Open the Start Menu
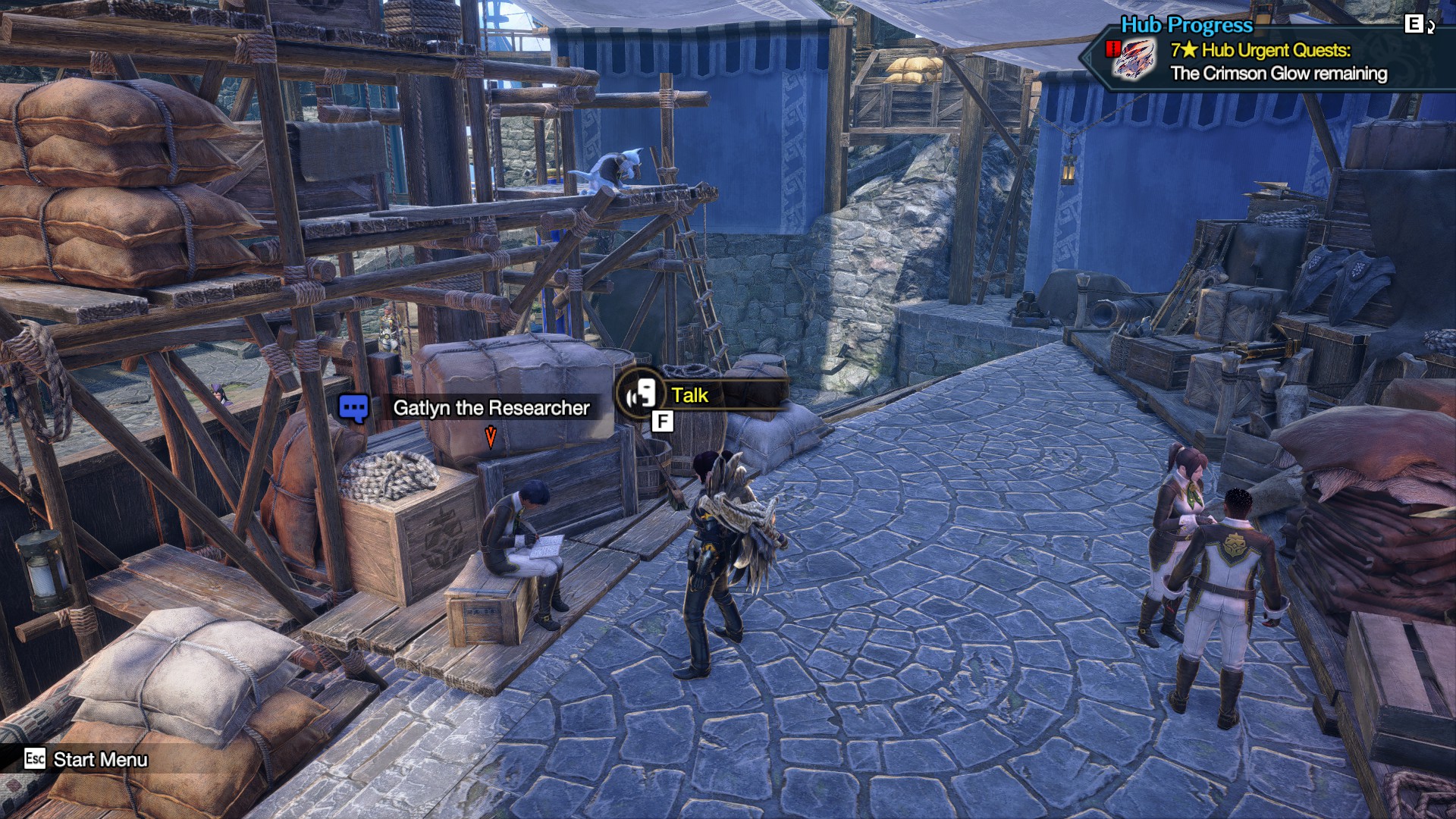 tap(99, 759)
